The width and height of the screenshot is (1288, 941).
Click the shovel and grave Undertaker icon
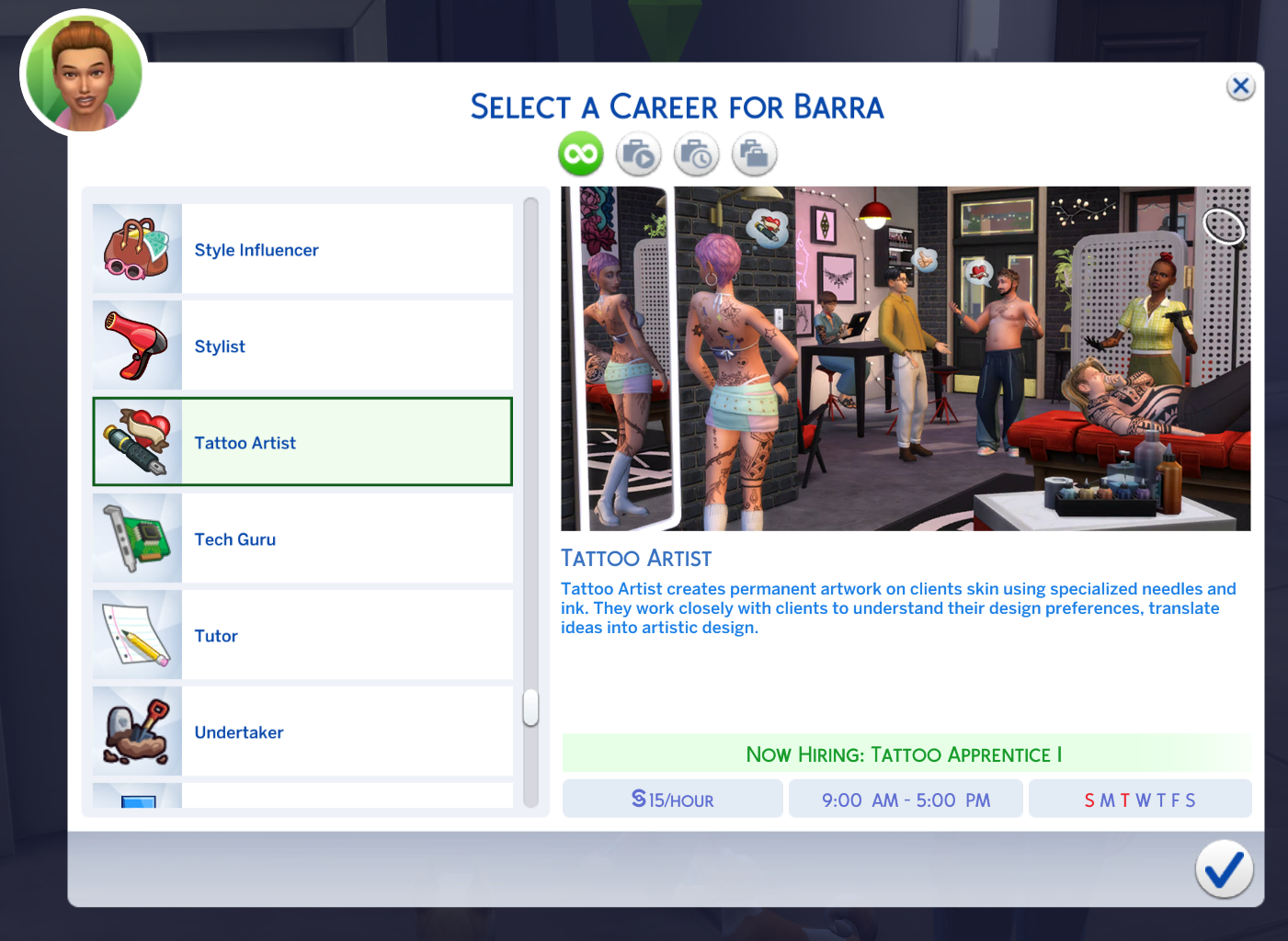point(136,731)
